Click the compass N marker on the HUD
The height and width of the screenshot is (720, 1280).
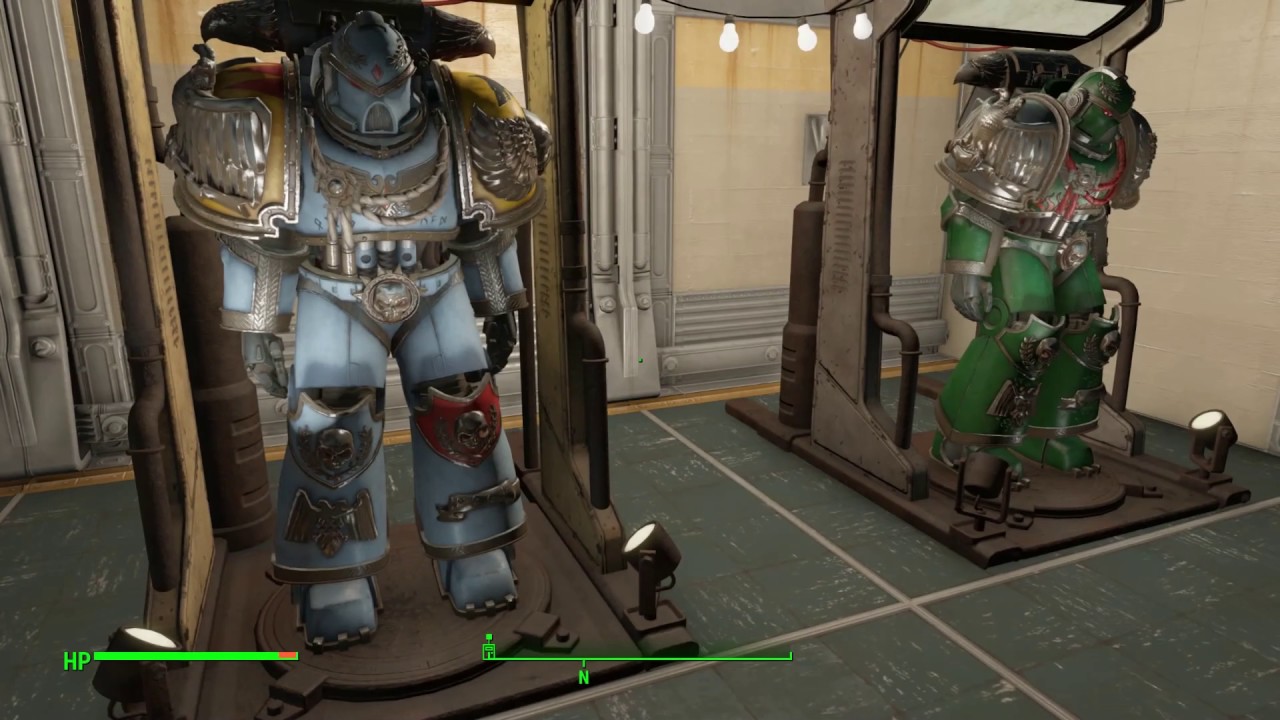point(583,677)
